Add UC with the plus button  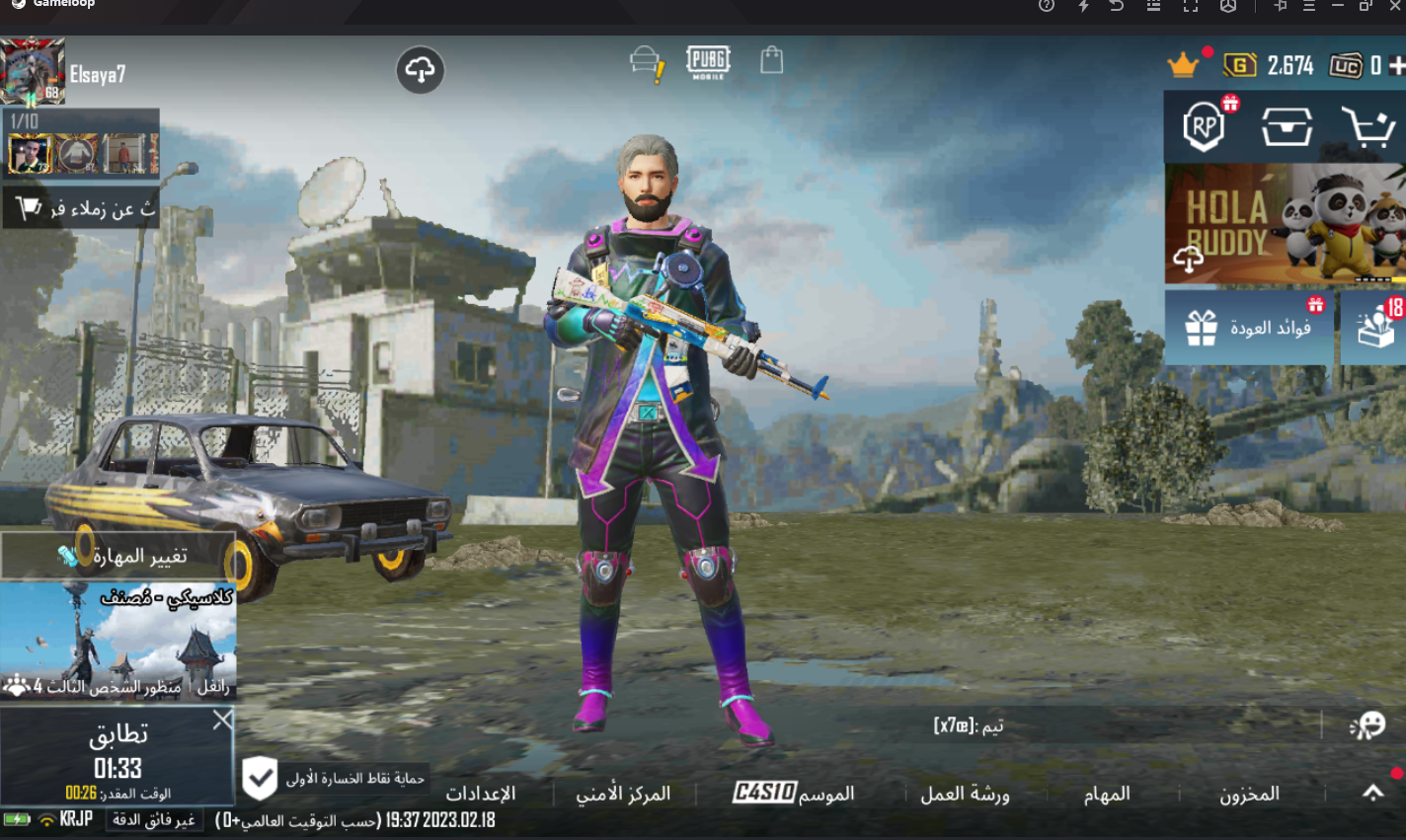[x=1396, y=66]
